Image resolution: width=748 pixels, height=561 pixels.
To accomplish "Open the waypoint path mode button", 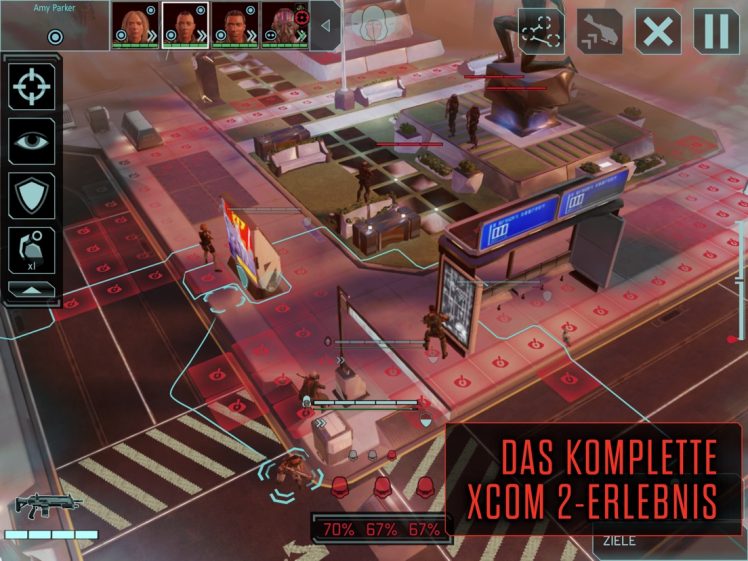I will point(541,30).
